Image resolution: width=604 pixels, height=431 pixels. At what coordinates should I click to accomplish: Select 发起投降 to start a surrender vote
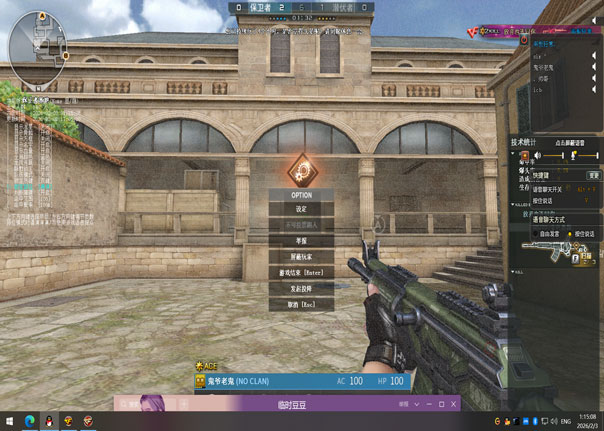coord(301,288)
